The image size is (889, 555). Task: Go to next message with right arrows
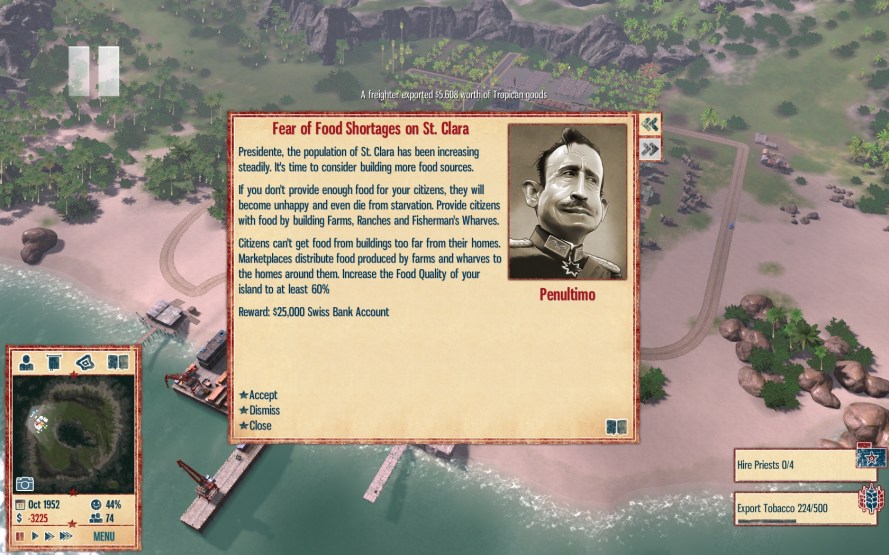tap(650, 149)
